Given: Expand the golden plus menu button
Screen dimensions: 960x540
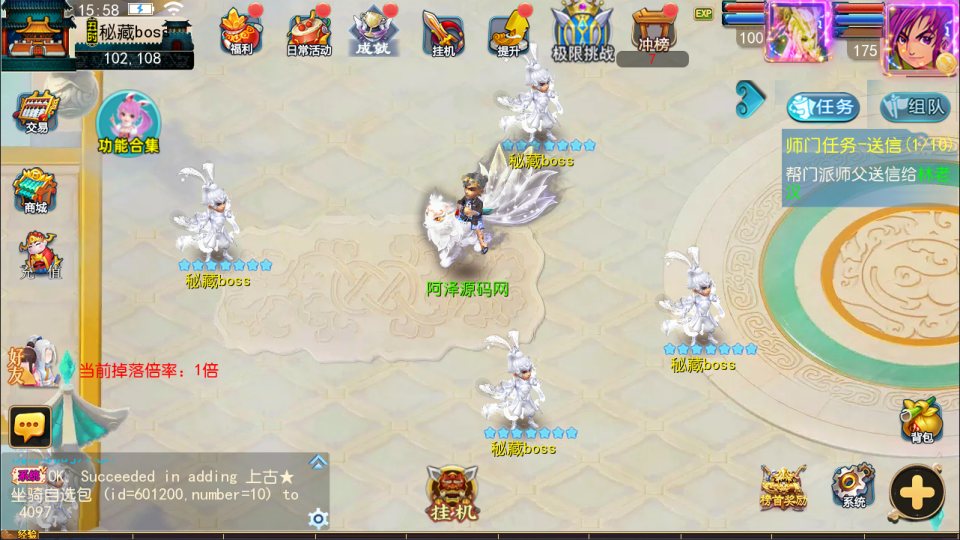Looking at the screenshot, I should [917, 492].
